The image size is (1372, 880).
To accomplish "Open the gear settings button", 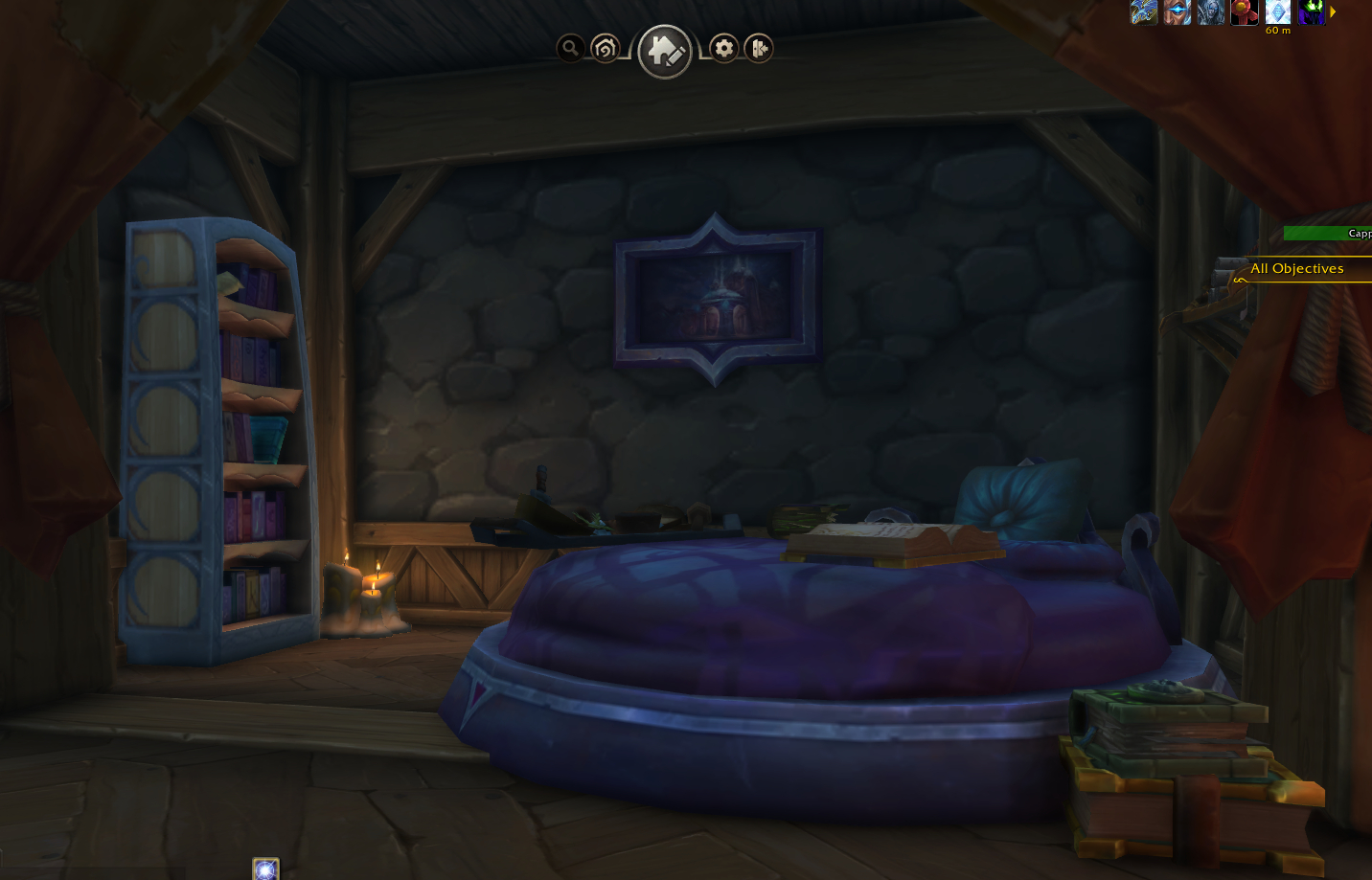I will pos(724,48).
